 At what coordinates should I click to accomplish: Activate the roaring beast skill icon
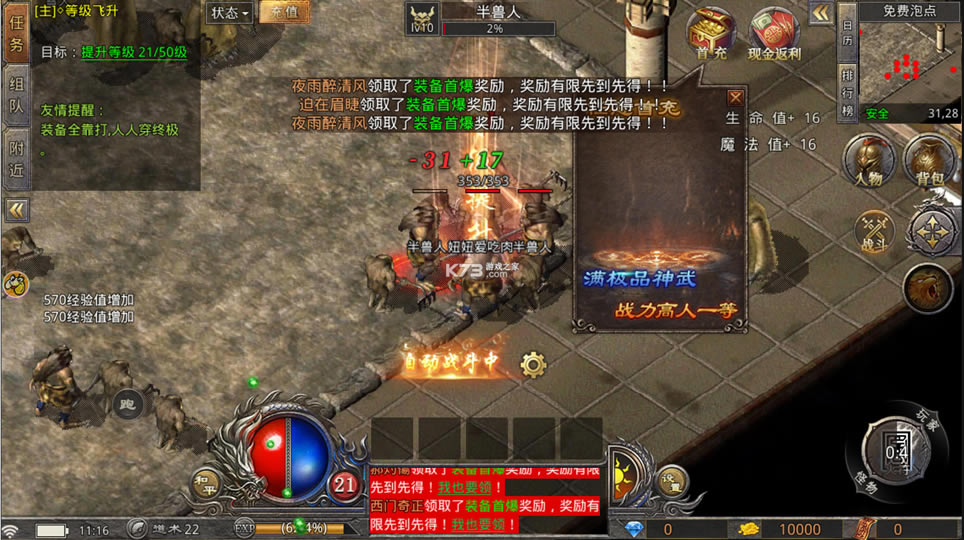[x=927, y=289]
